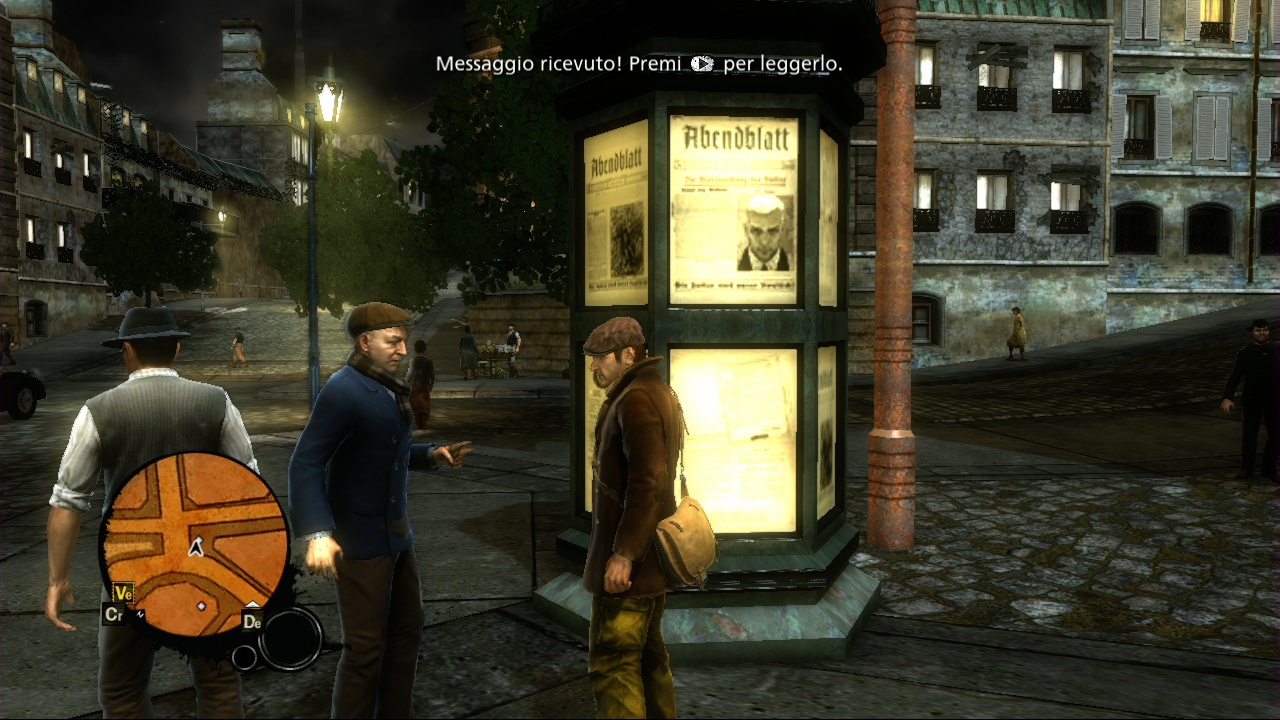The image size is (1280, 720).
Task: Select the small empty circle slot
Action: [x=244, y=657]
